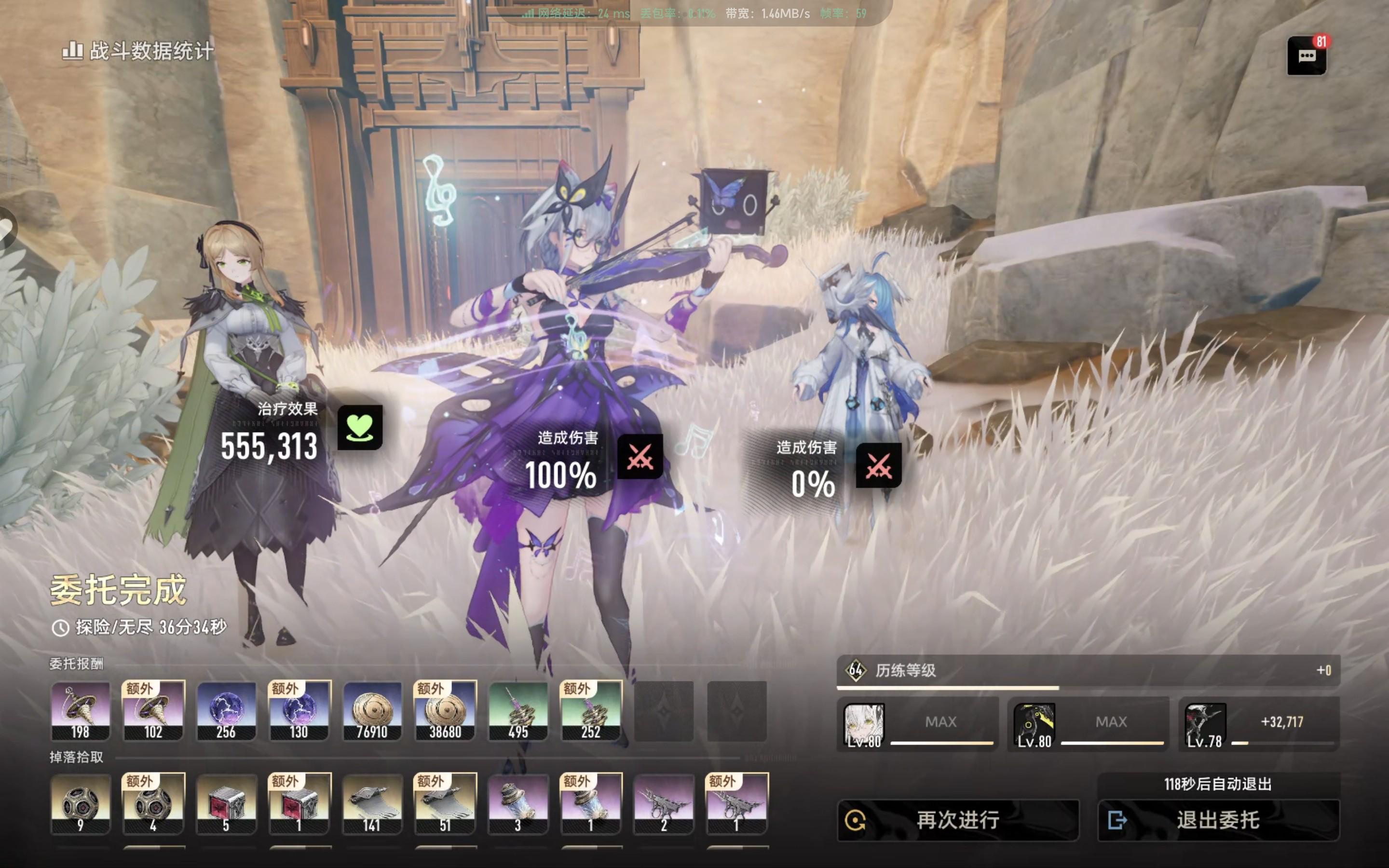The height and width of the screenshot is (868, 1389).
Task: Select the bonus purple orb reward showing 130
Action: tap(299, 711)
